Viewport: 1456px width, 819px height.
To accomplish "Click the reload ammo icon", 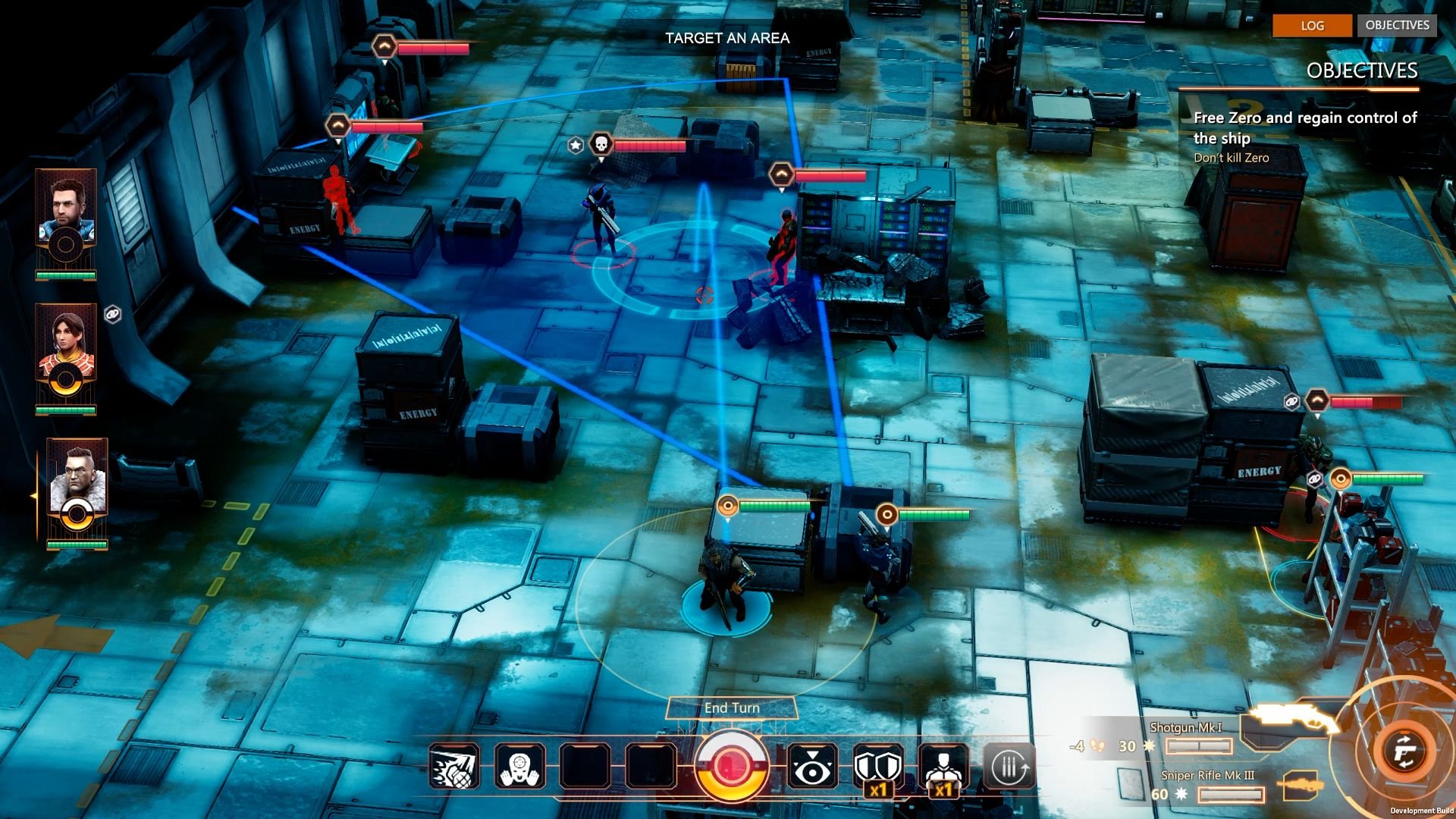I will click(x=1009, y=767).
